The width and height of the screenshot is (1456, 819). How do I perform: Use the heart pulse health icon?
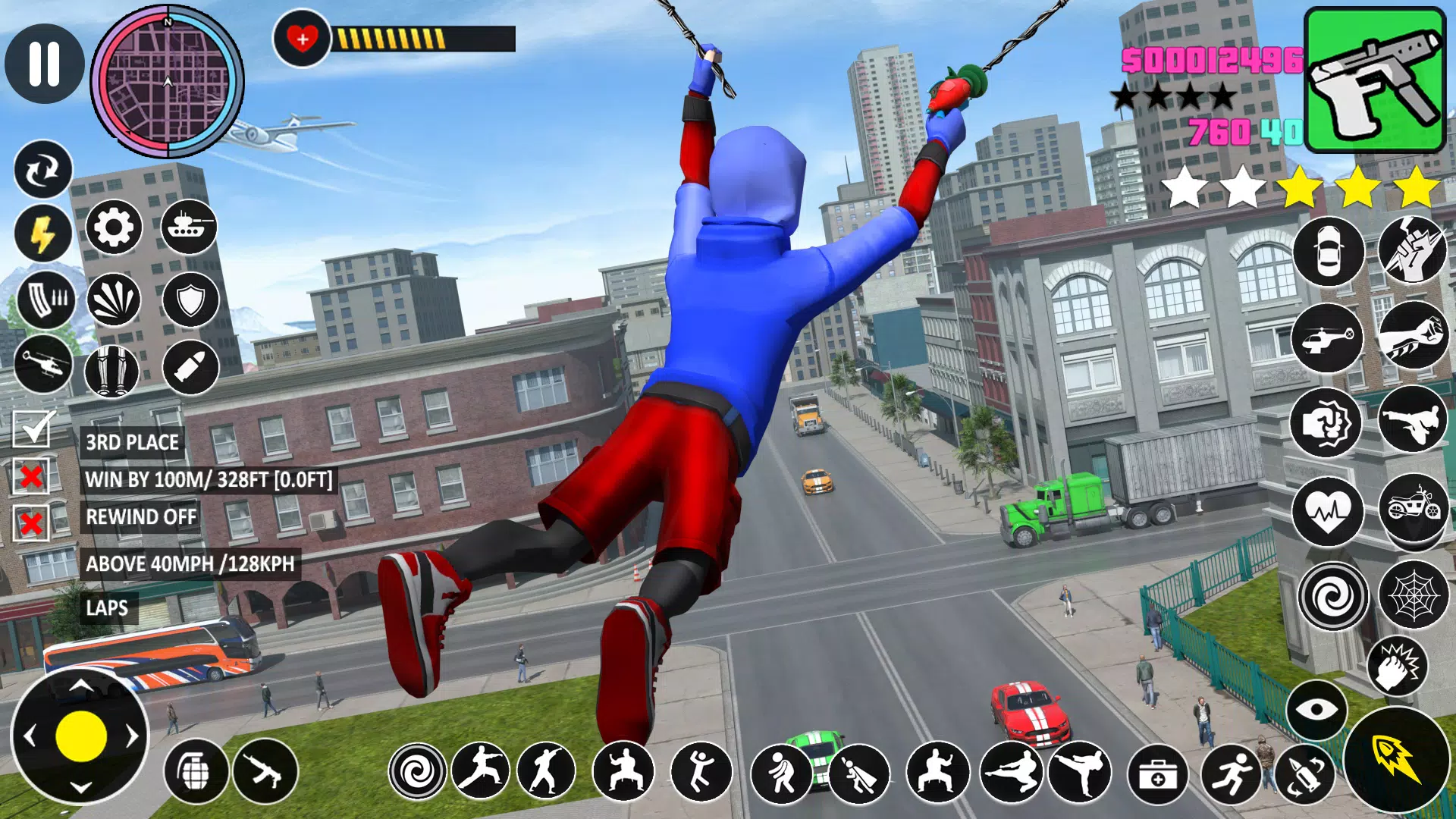pyautogui.click(x=1328, y=511)
